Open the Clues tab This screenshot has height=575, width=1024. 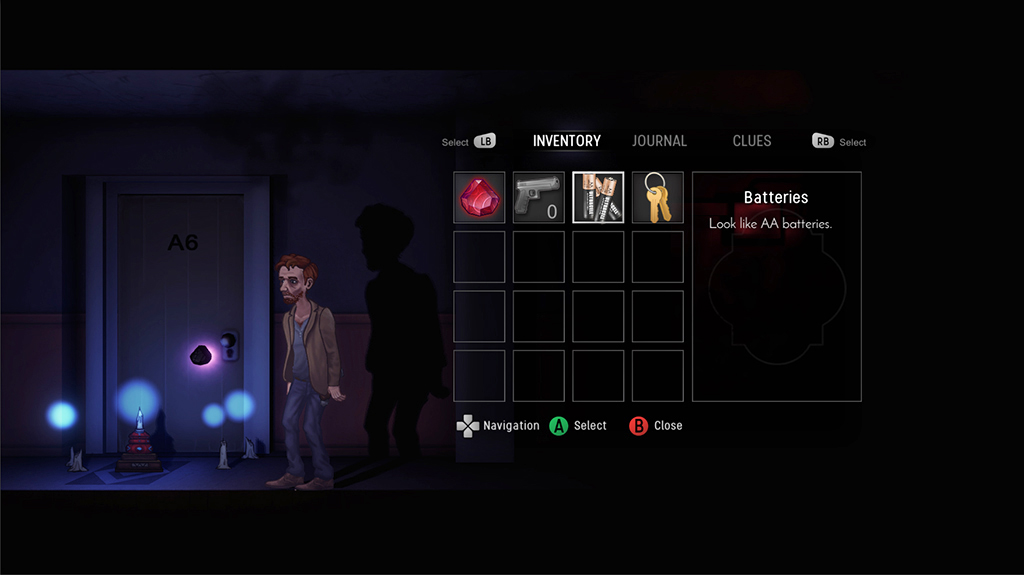click(751, 141)
